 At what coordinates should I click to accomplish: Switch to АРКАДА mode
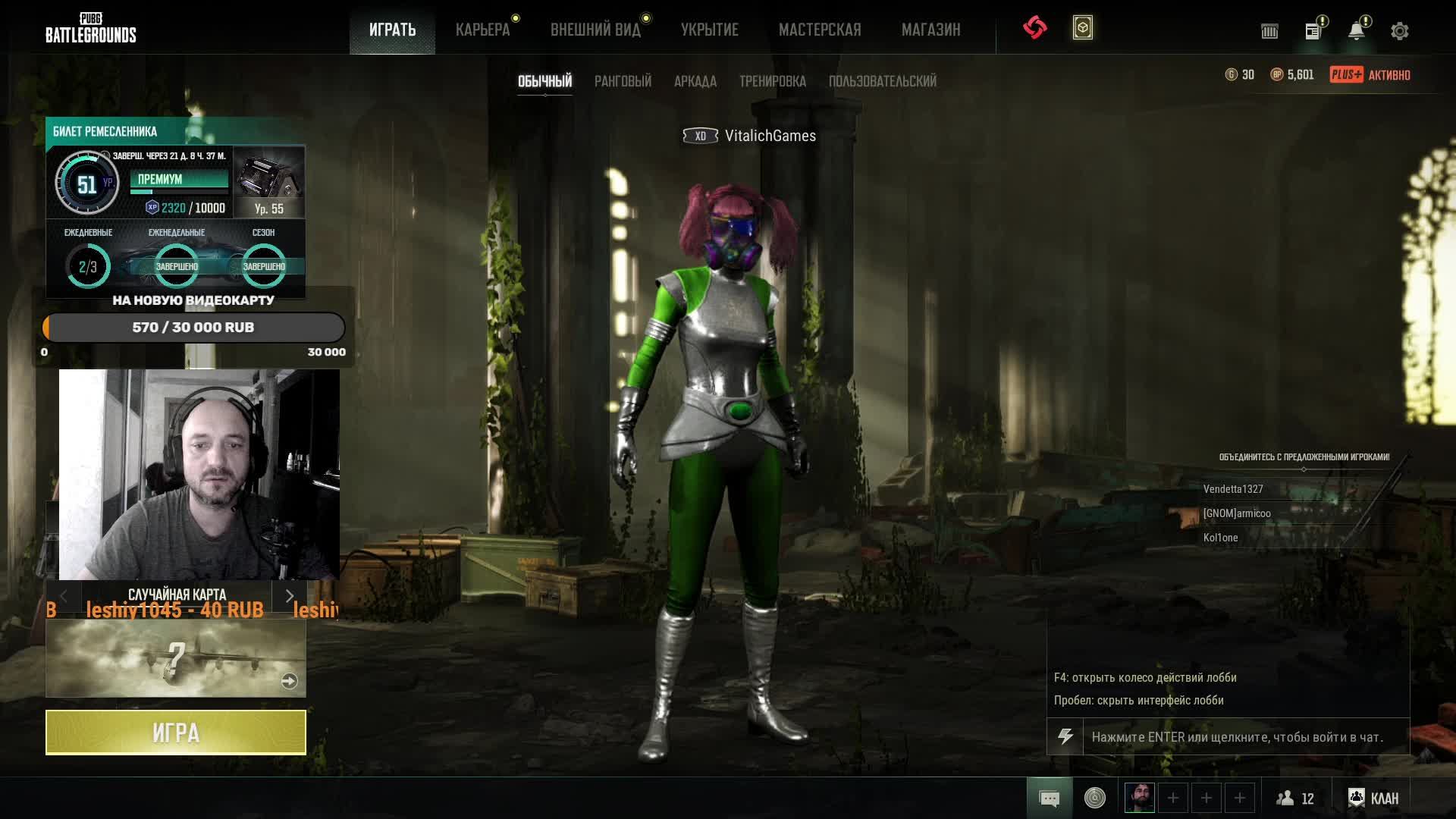pyautogui.click(x=695, y=81)
